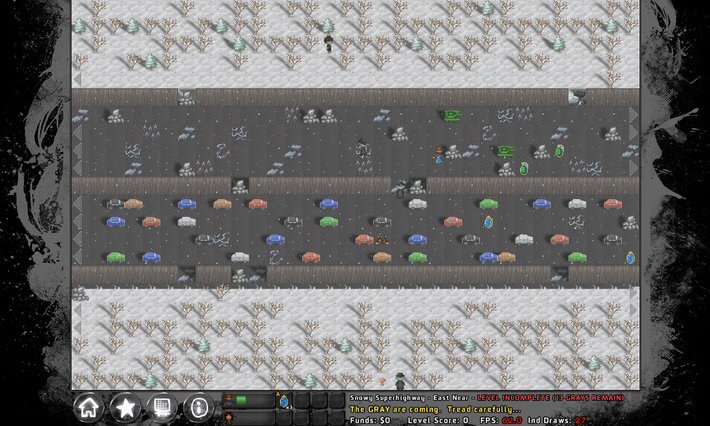This screenshot has width=710, height=426.
Task: Choose the first character portrait
Action: (x=229, y=400)
